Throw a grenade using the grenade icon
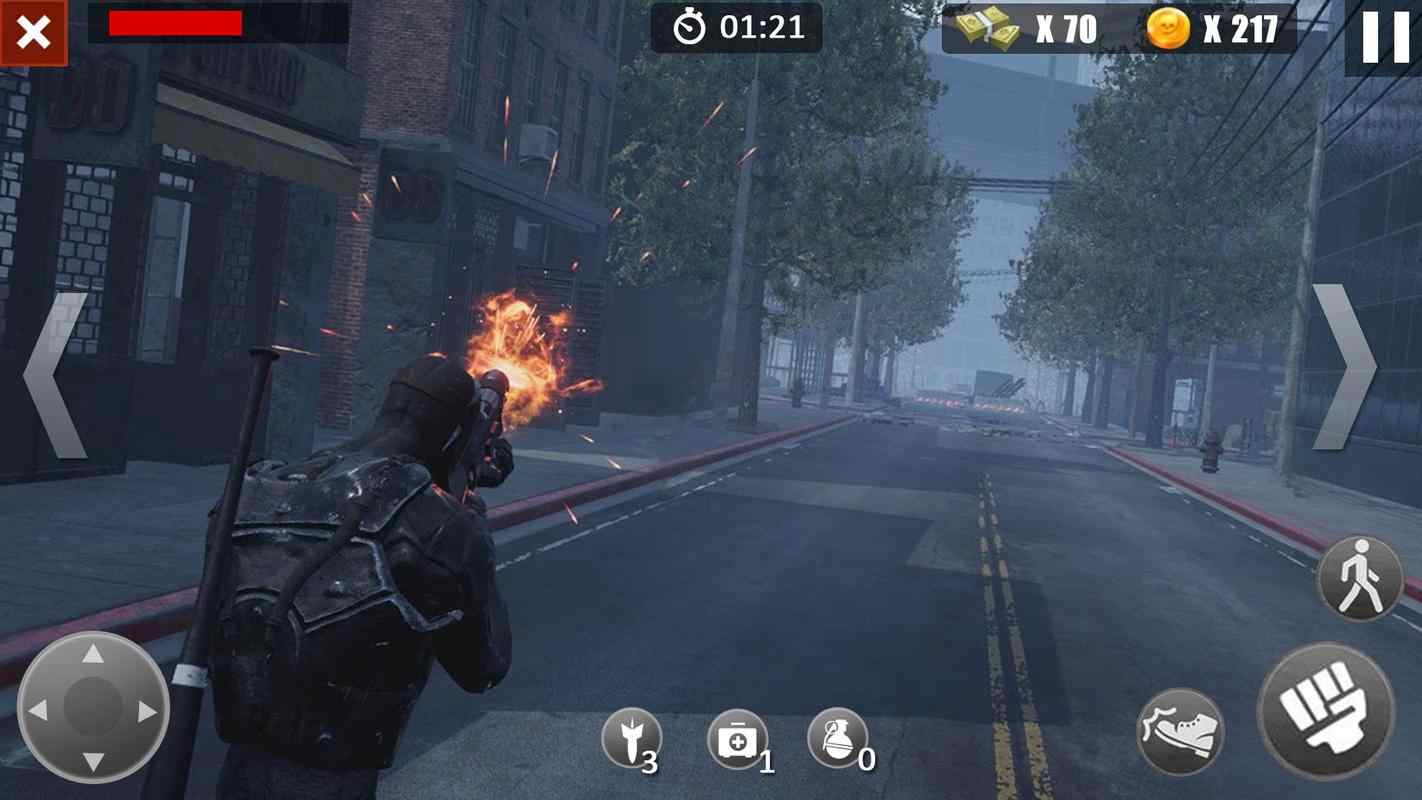The image size is (1422, 800). click(838, 740)
